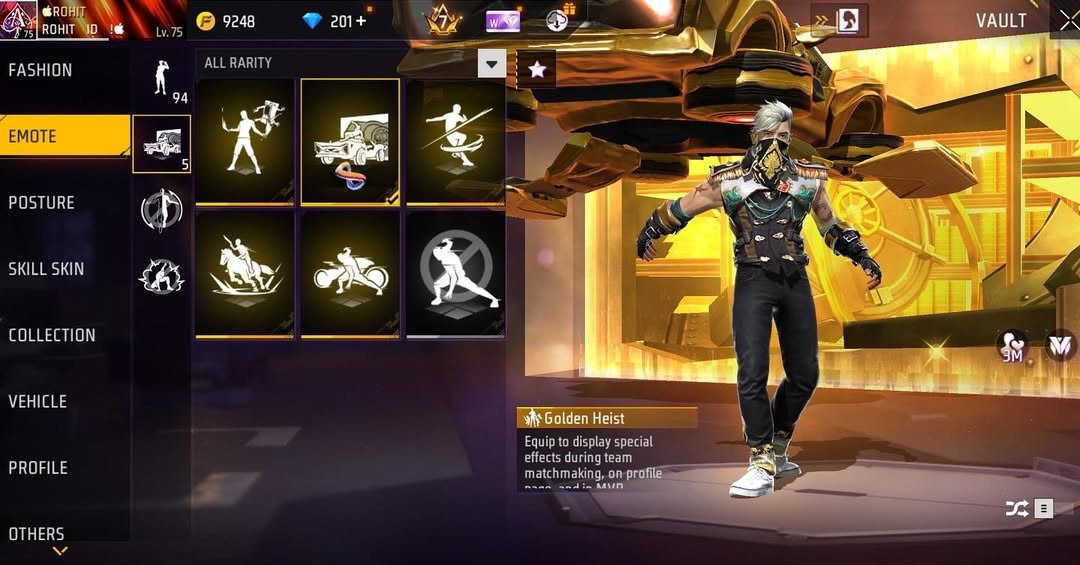Select the horse riding emote
This screenshot has height=565, width=1080.
245,273
